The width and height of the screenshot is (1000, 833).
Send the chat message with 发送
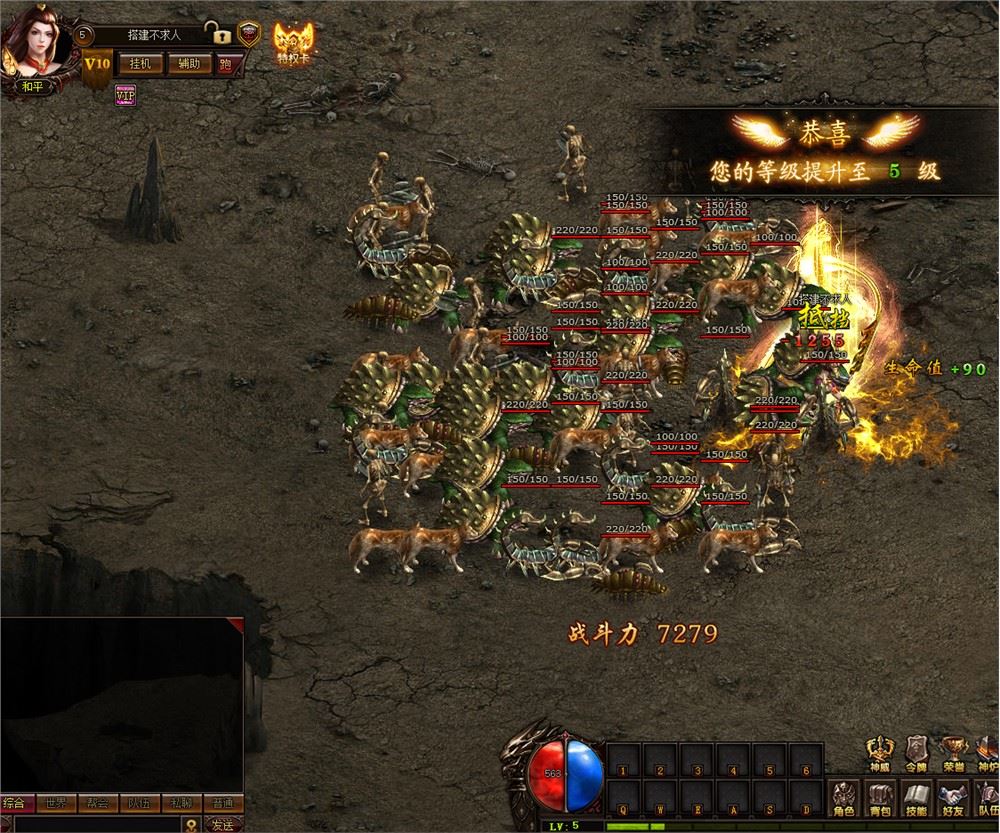tap(221, 825)
